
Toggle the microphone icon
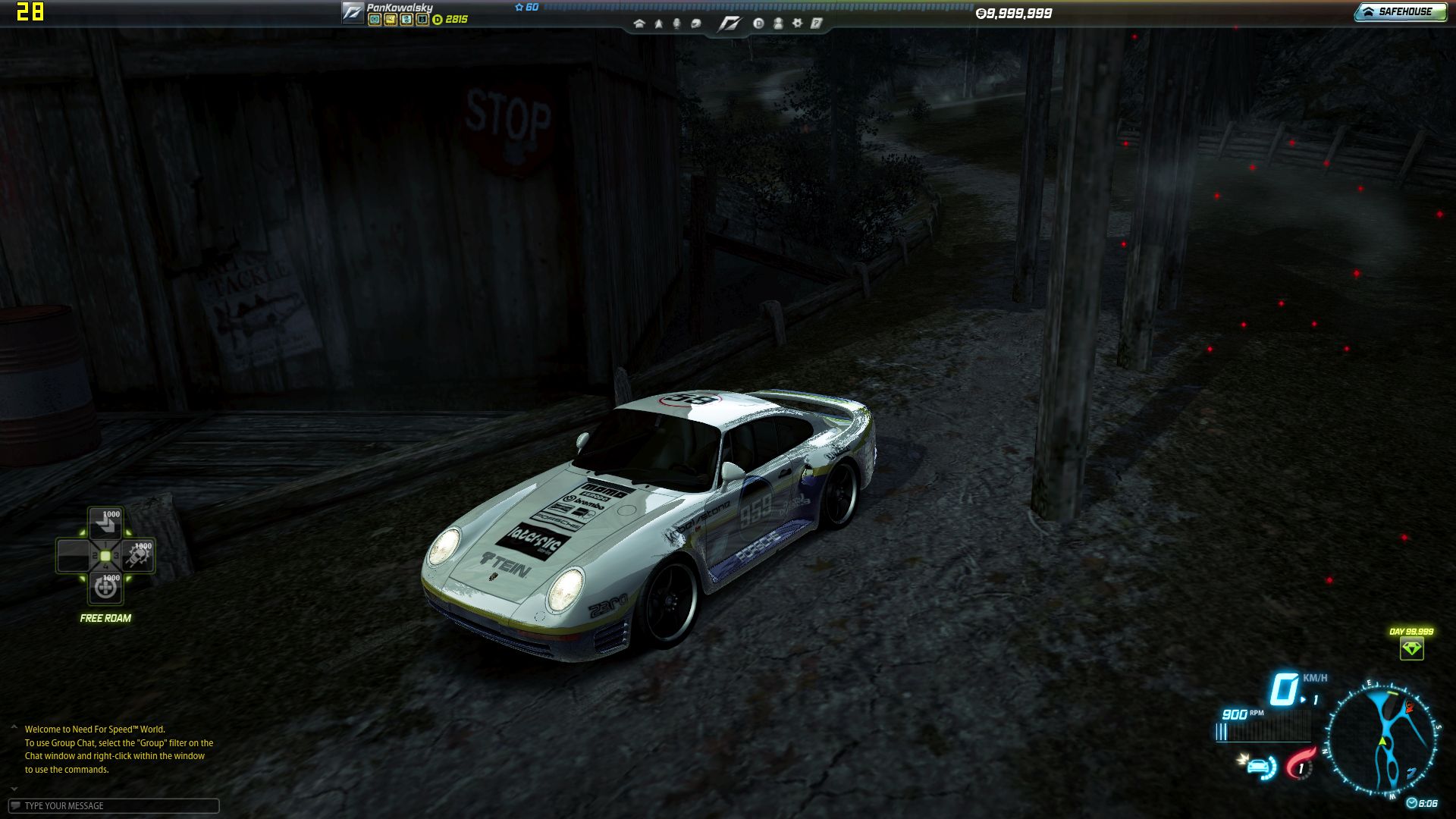click(x=676, y=24)
